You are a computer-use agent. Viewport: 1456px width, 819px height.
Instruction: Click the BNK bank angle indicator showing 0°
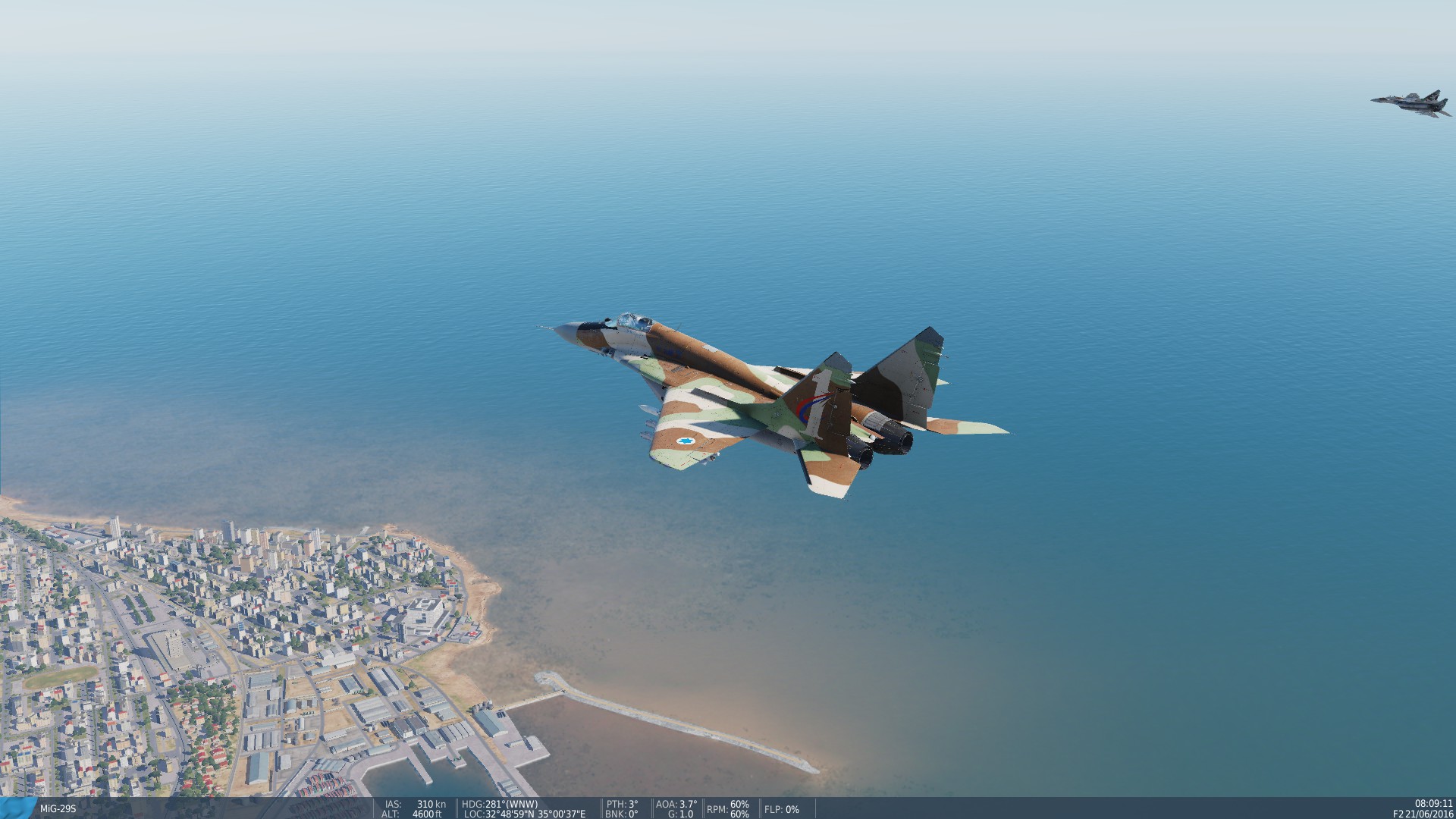tap(620, 814)
